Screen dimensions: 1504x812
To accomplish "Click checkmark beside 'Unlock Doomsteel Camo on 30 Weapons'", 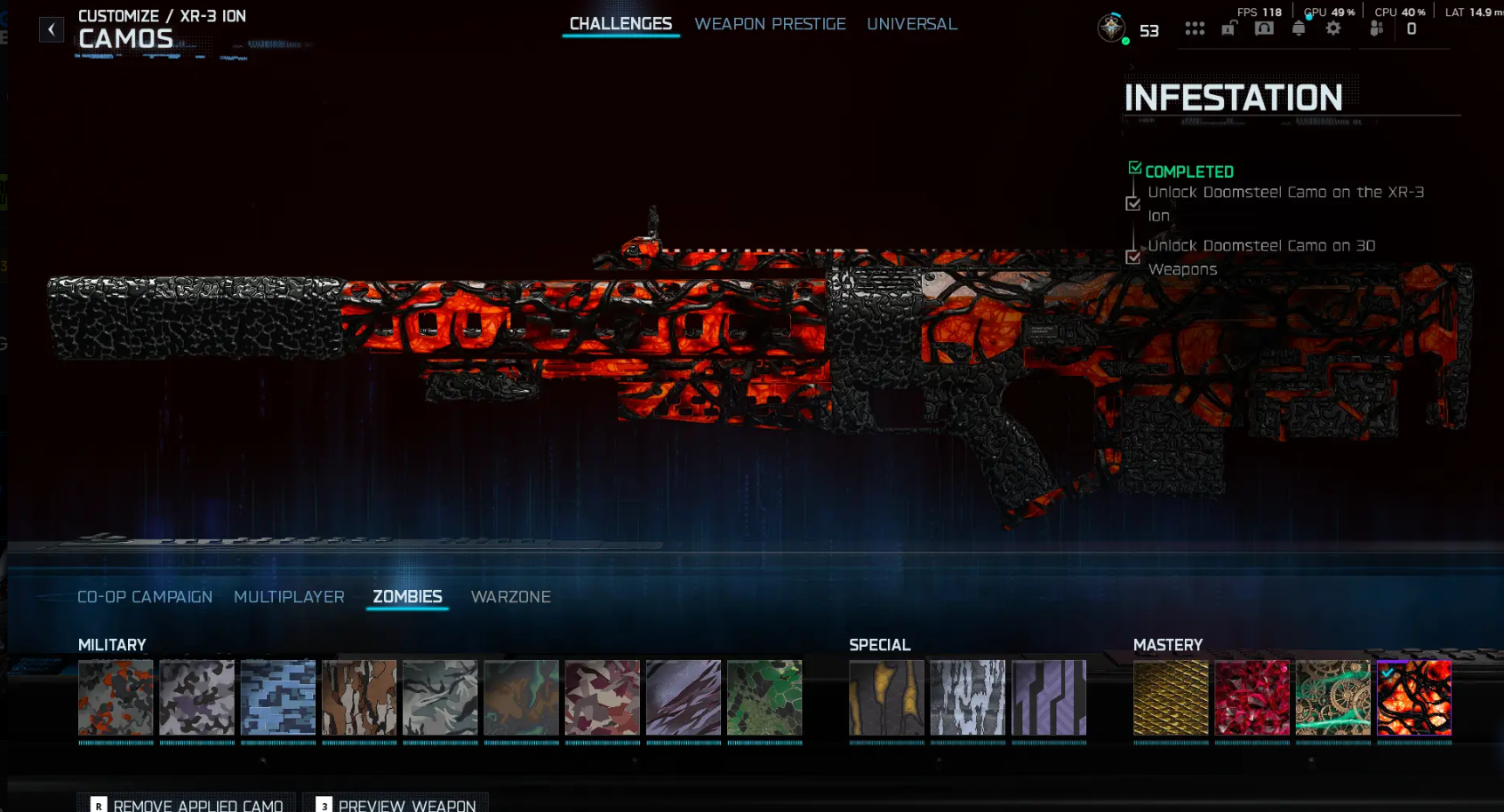I will 1132,258.
